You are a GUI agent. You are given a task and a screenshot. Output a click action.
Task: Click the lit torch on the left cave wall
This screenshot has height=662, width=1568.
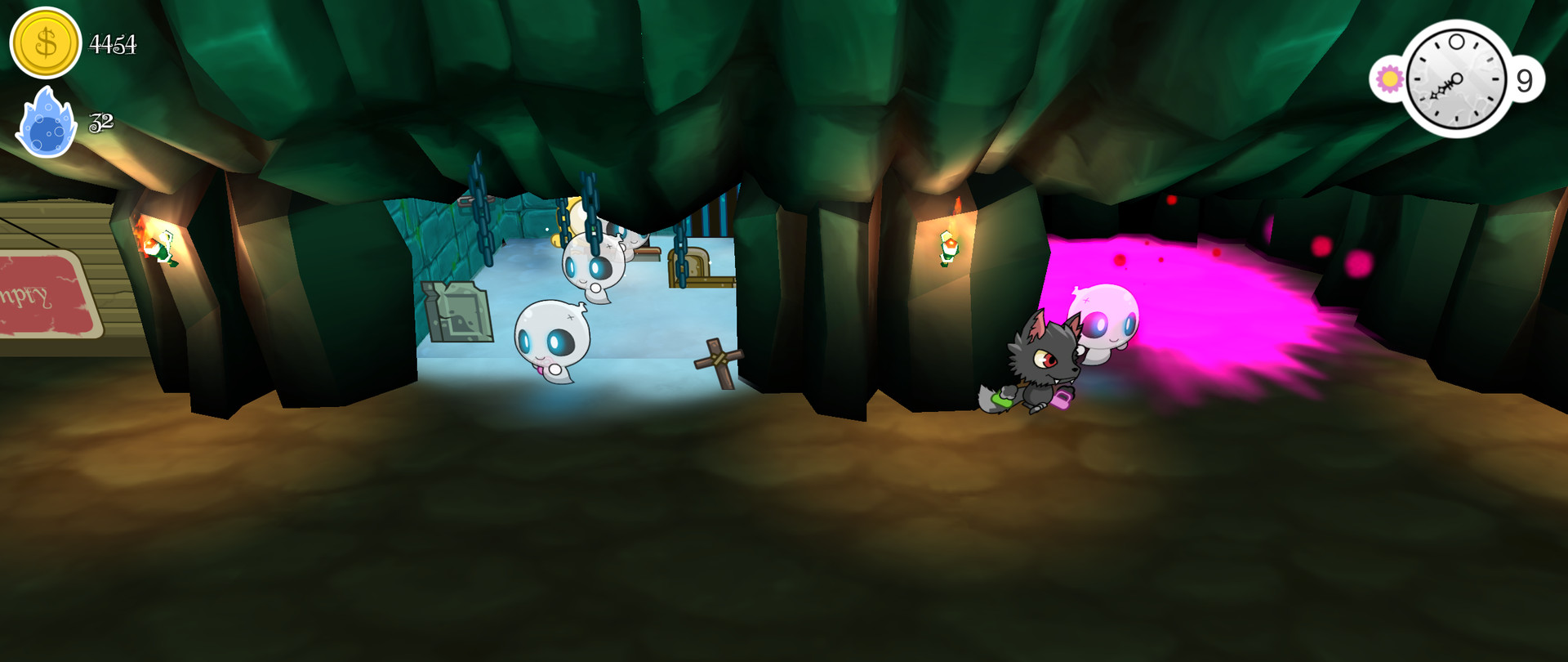153,241
